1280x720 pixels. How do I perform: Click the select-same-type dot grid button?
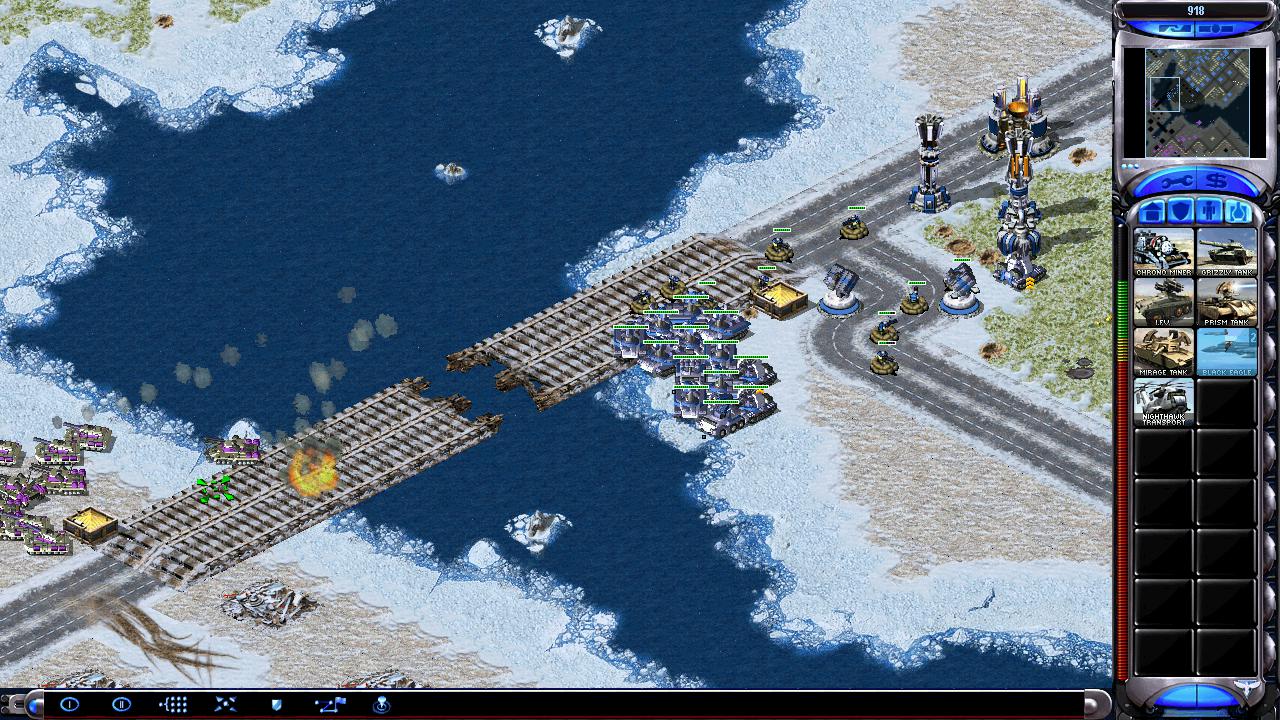coord(173,704)
